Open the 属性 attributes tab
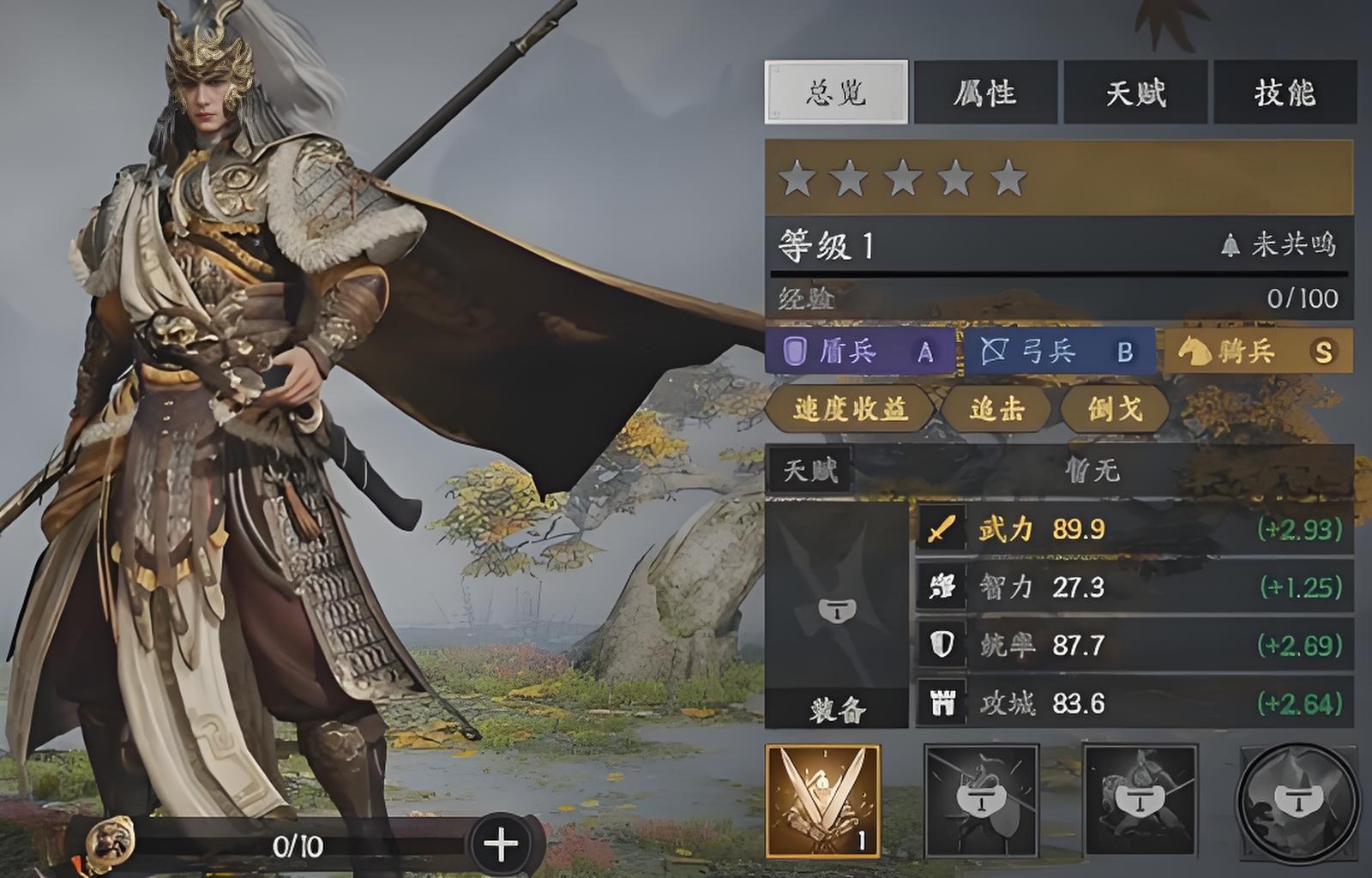The height and width of the screenshot is (878, 1372). 984,93
